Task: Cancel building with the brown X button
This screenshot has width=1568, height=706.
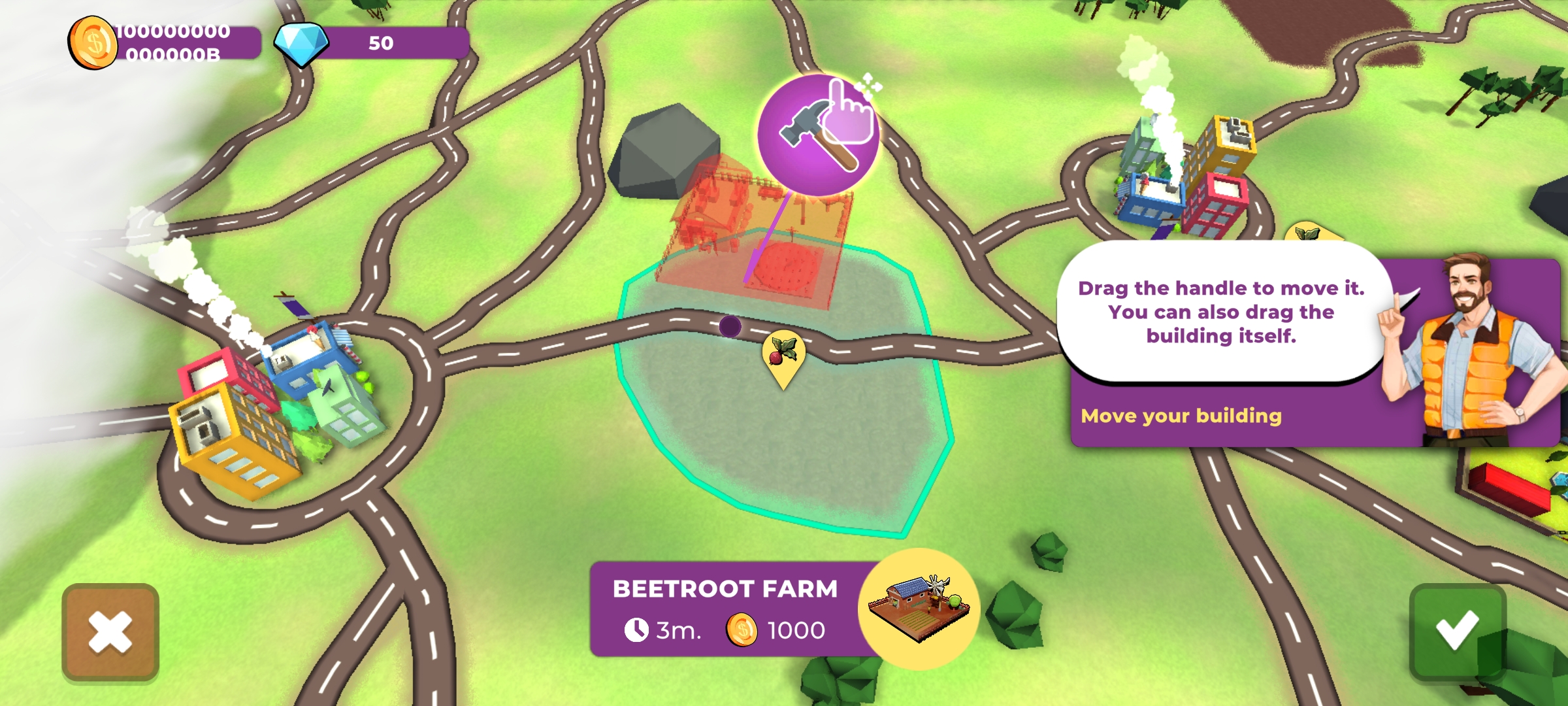Action: click(x=110, y=631)
